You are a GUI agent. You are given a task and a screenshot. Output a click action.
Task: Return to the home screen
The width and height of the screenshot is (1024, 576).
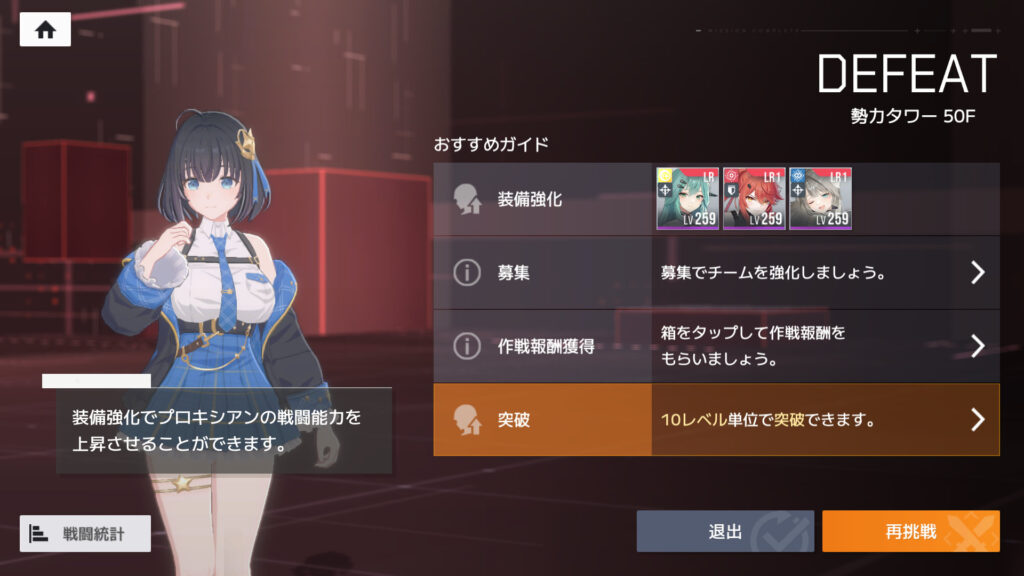click(x=45, y=30)
